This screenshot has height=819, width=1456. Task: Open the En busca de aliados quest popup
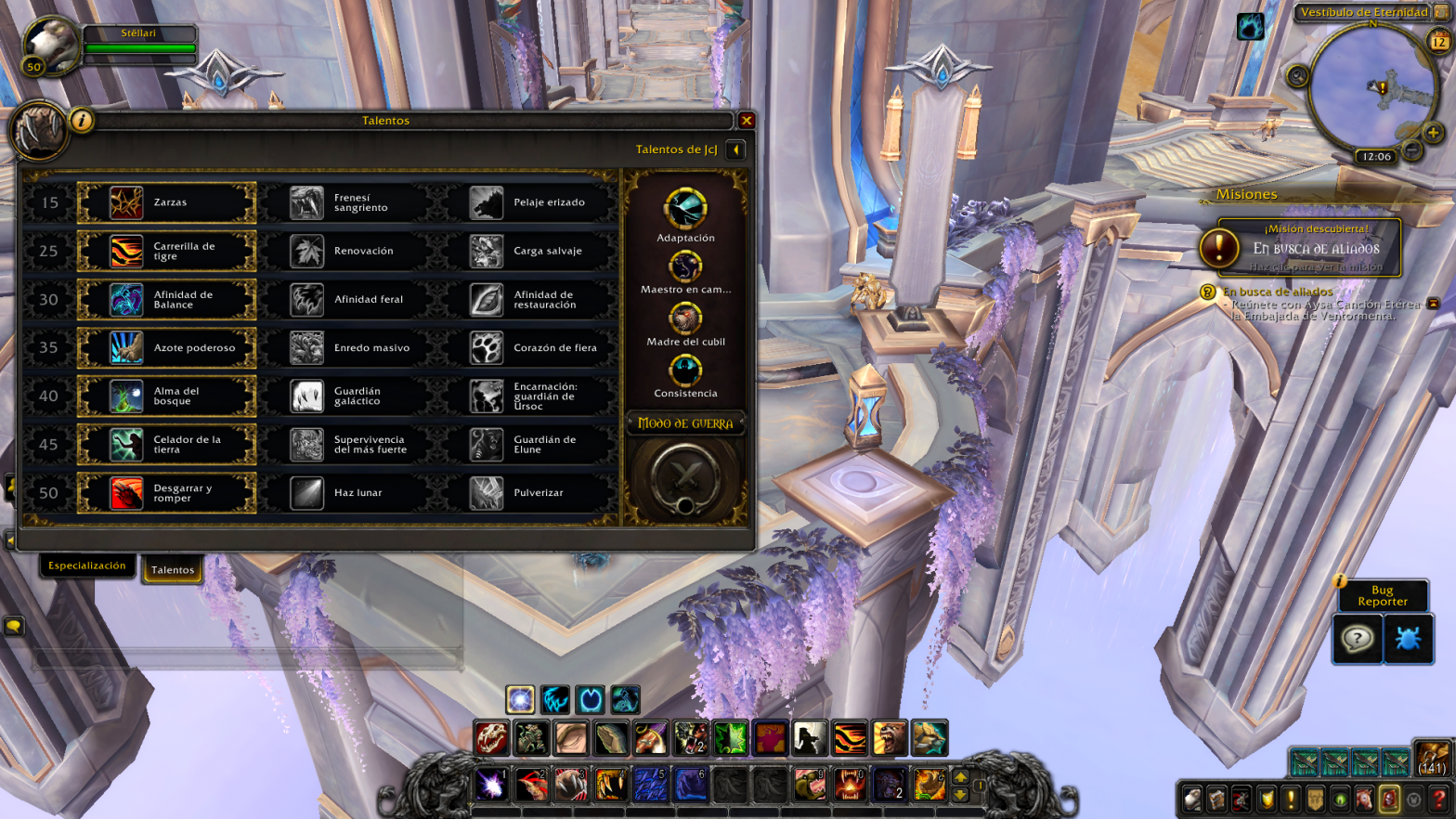pos(1308,249)
